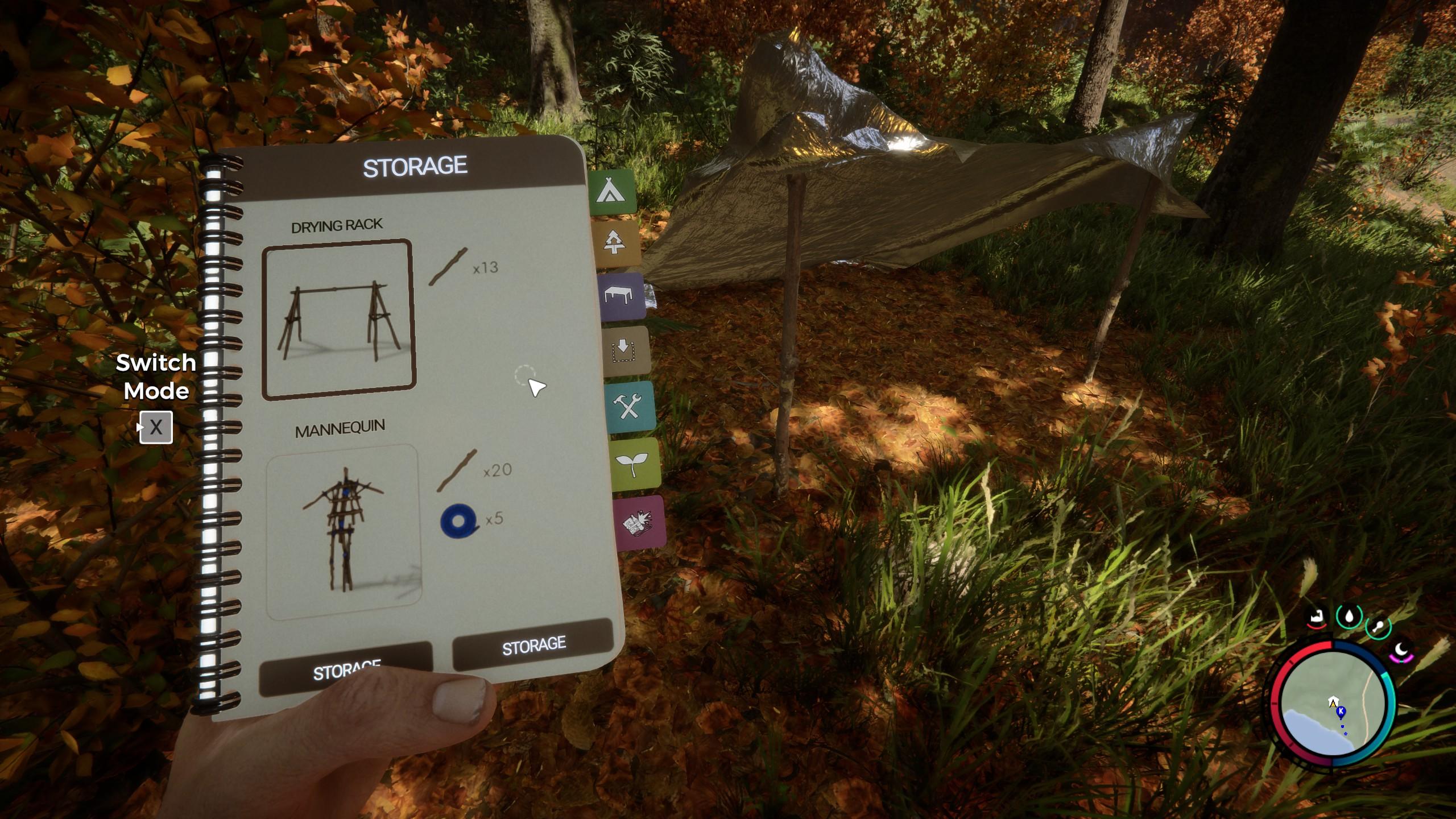Open the green tent shelter tab

point(611,192)
